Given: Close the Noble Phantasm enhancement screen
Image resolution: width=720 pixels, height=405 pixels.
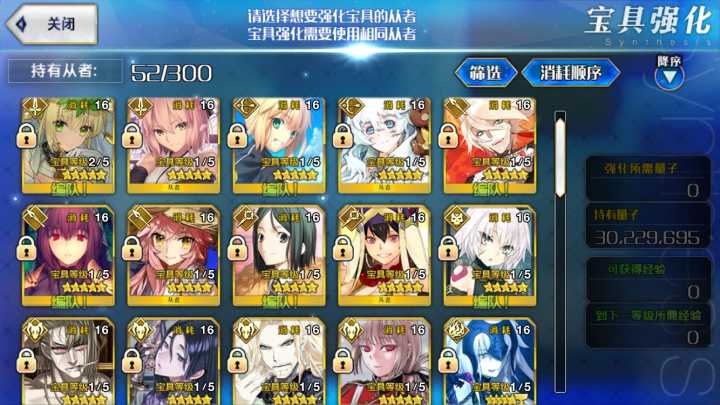Looking at the screenshot, I should point(50,23).
